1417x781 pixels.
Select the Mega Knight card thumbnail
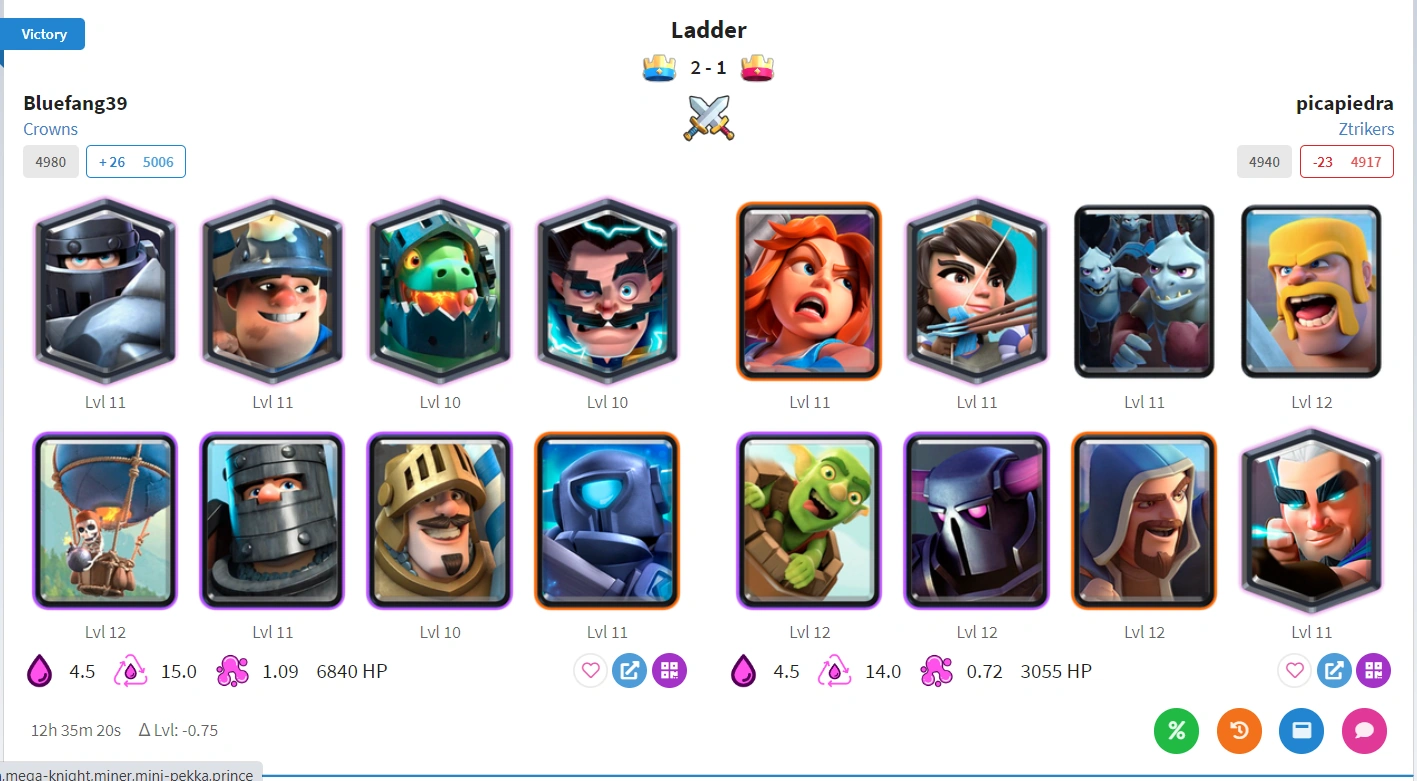(105, 291)
